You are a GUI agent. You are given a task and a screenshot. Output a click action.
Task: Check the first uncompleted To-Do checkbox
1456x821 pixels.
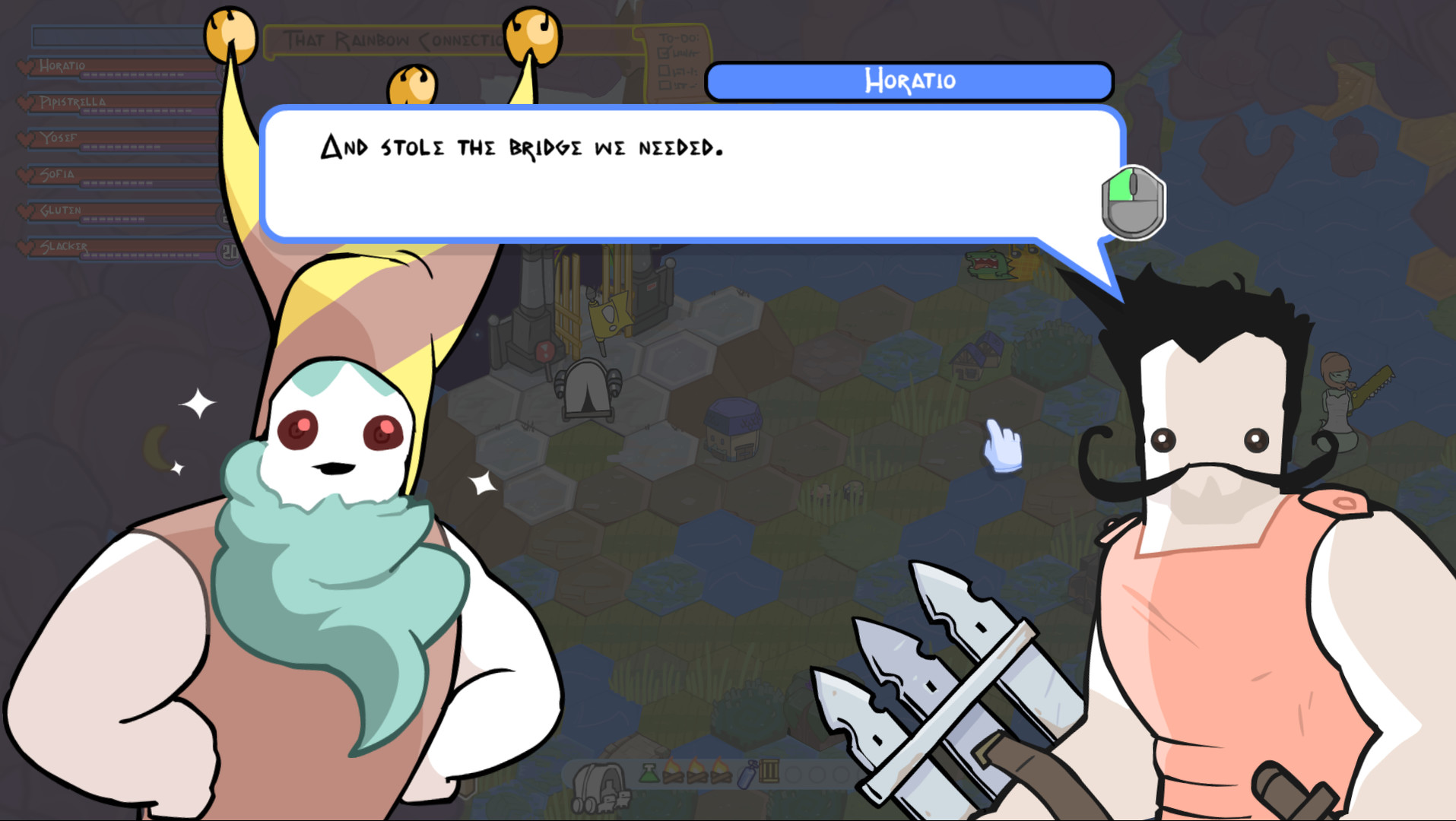(x=664, y=71)
